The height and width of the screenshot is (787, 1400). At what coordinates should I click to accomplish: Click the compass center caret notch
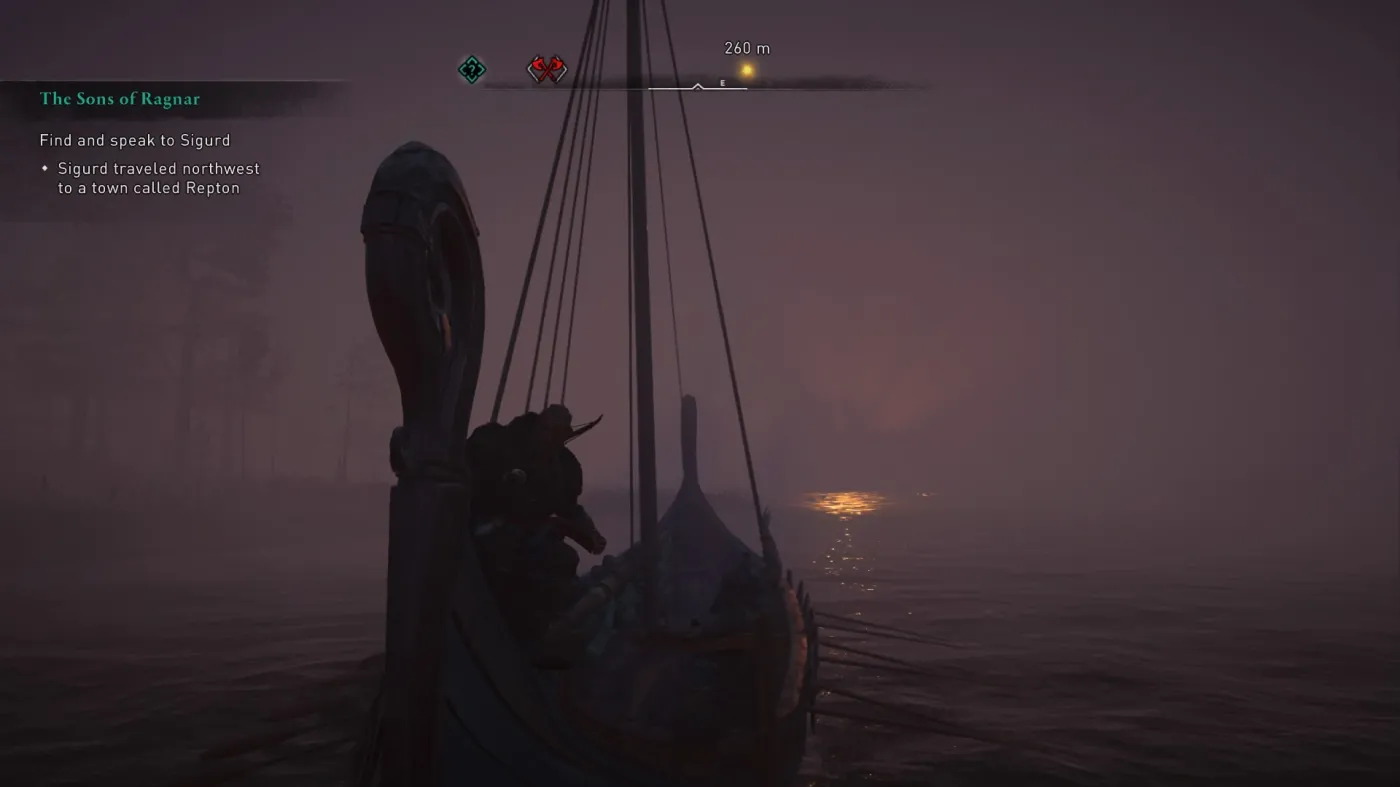[x=697, y=85]
